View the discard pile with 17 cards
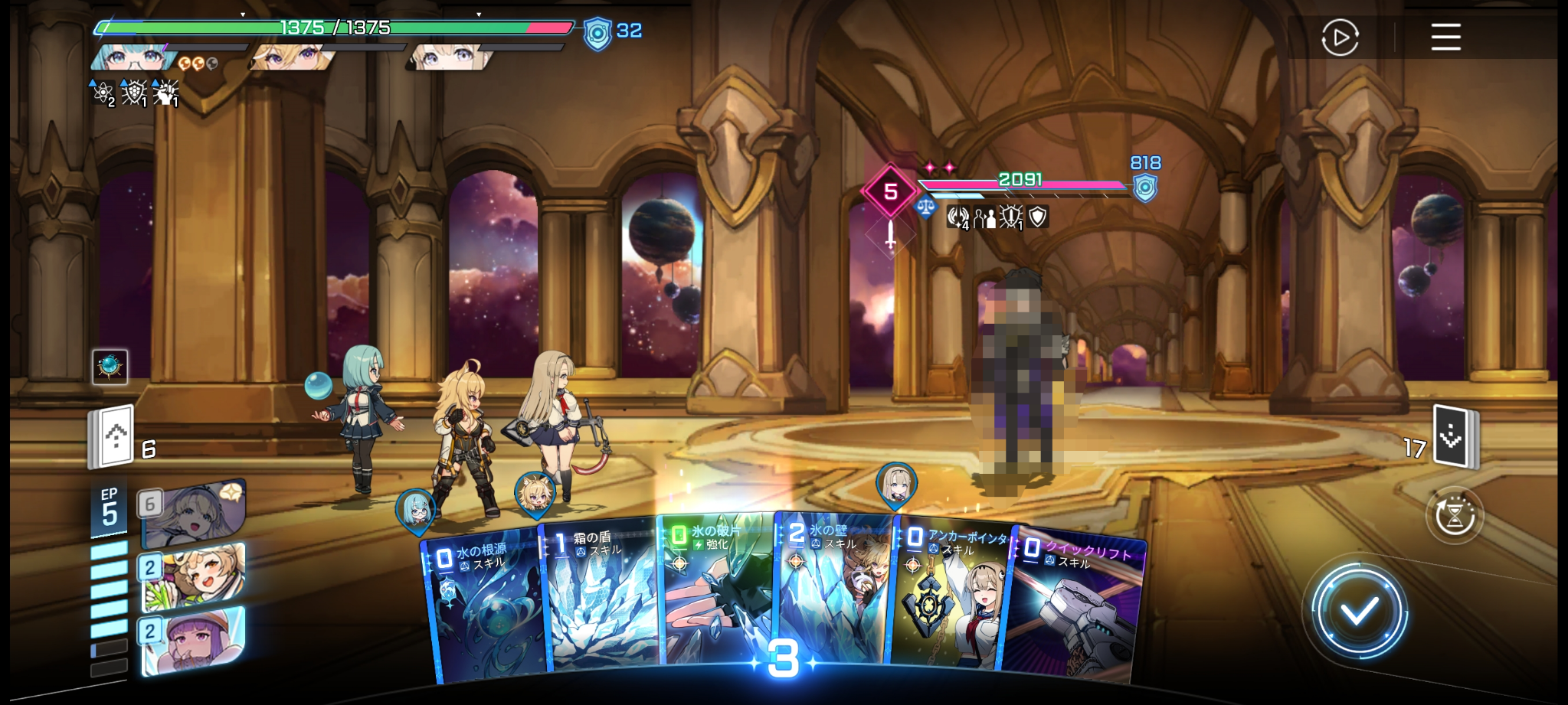This screenshot has height=705, width=1568. (x=1455, y=436)
